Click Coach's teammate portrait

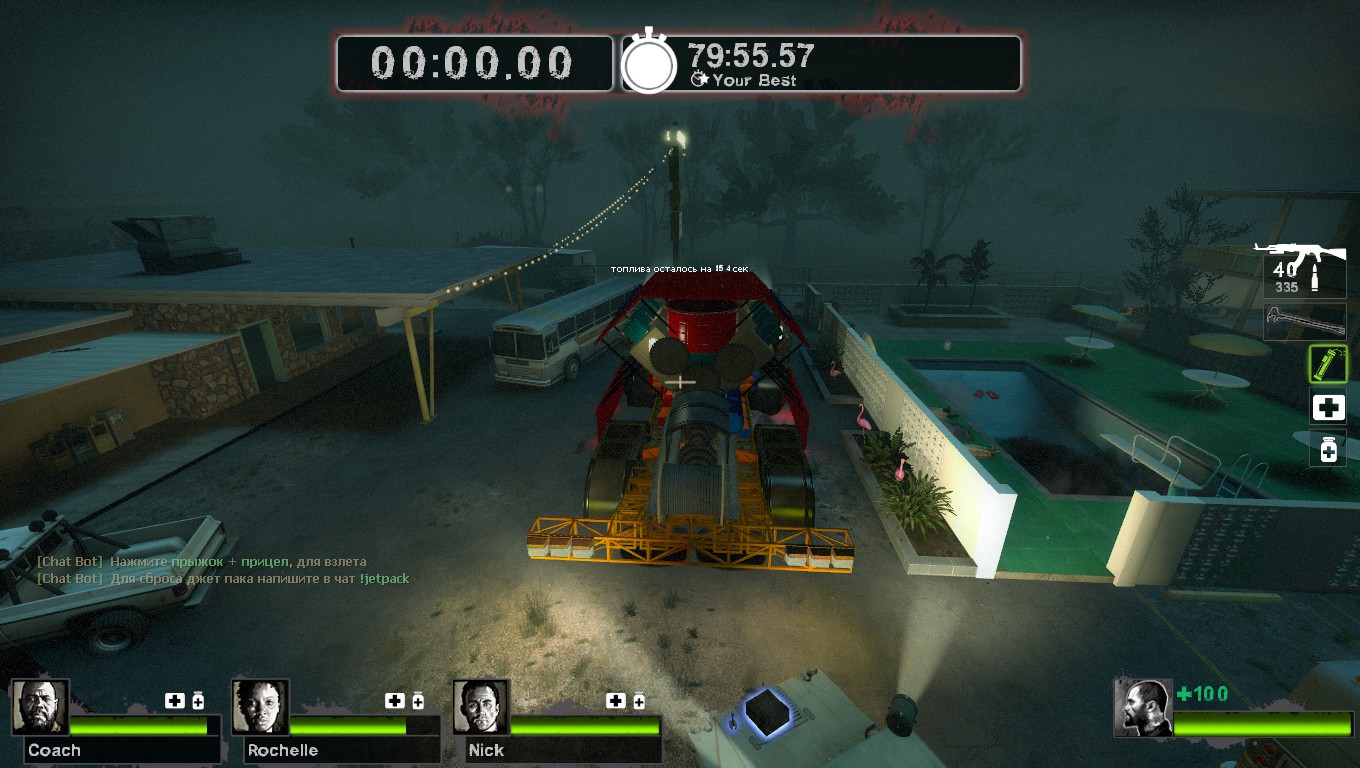[40, 707]
